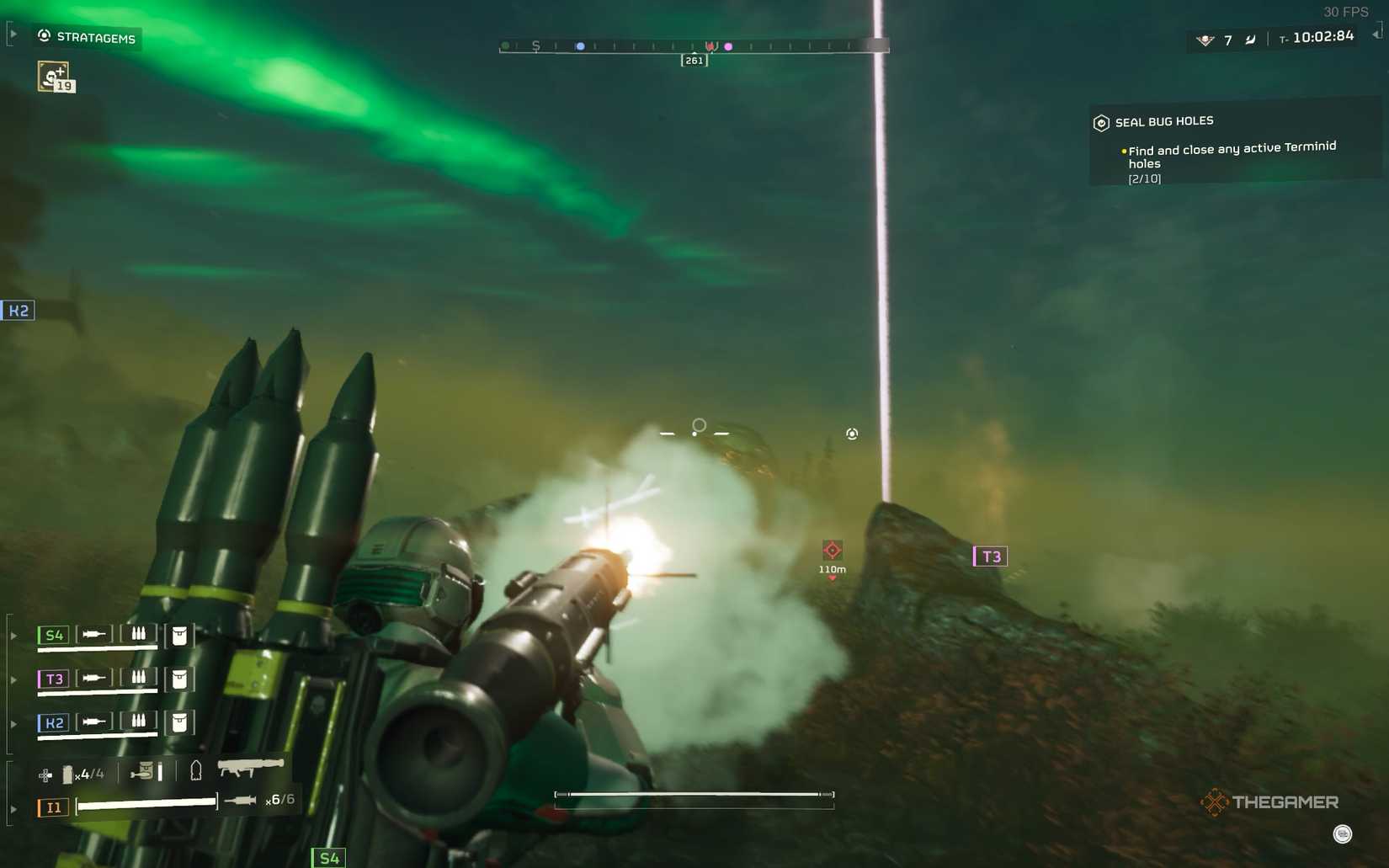Click K2's supply pack icon
Viewport: 1389px width, 868px height.
178,723
